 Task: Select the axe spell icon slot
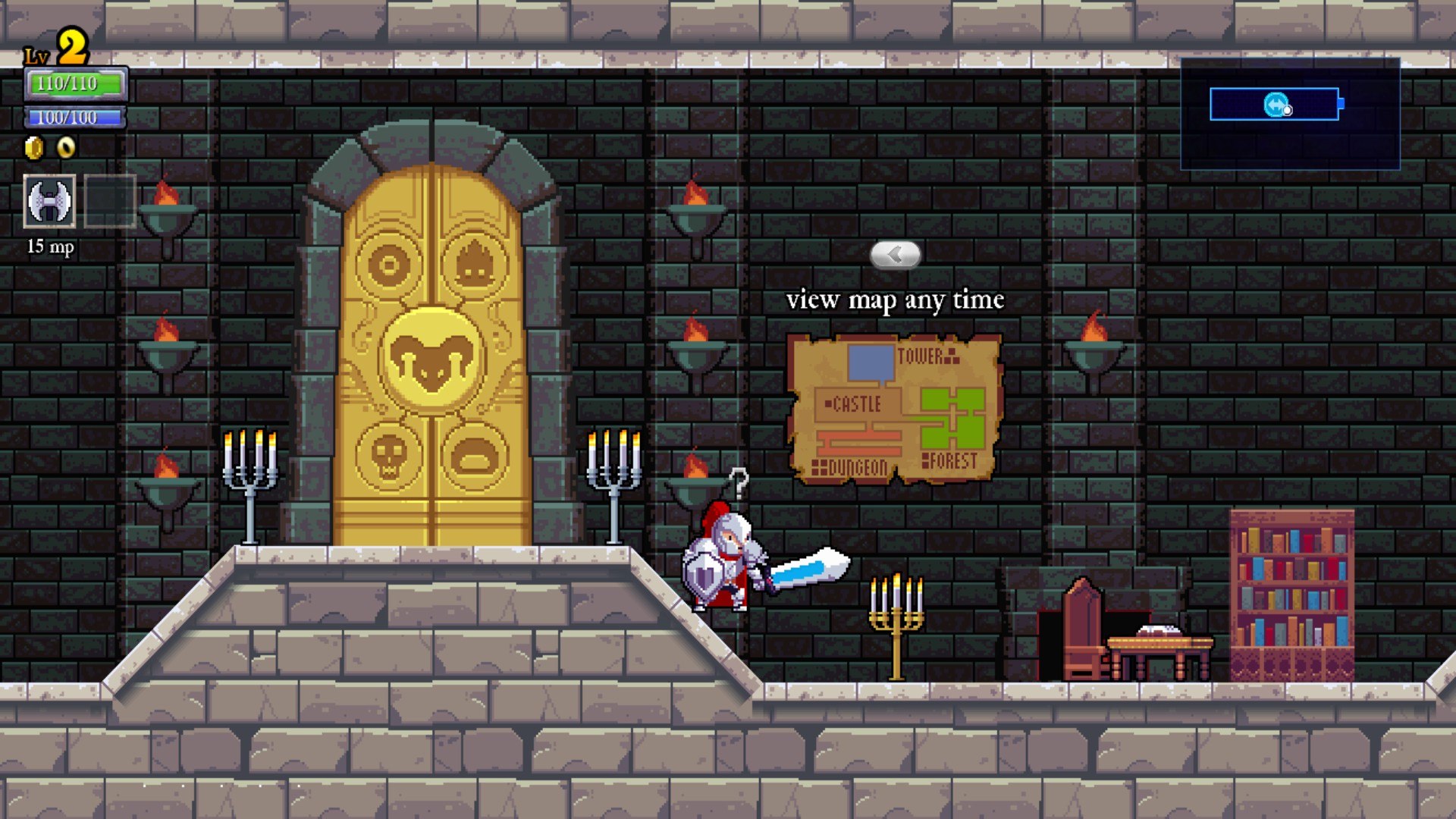pyautogui.click(x=49, y=202)
